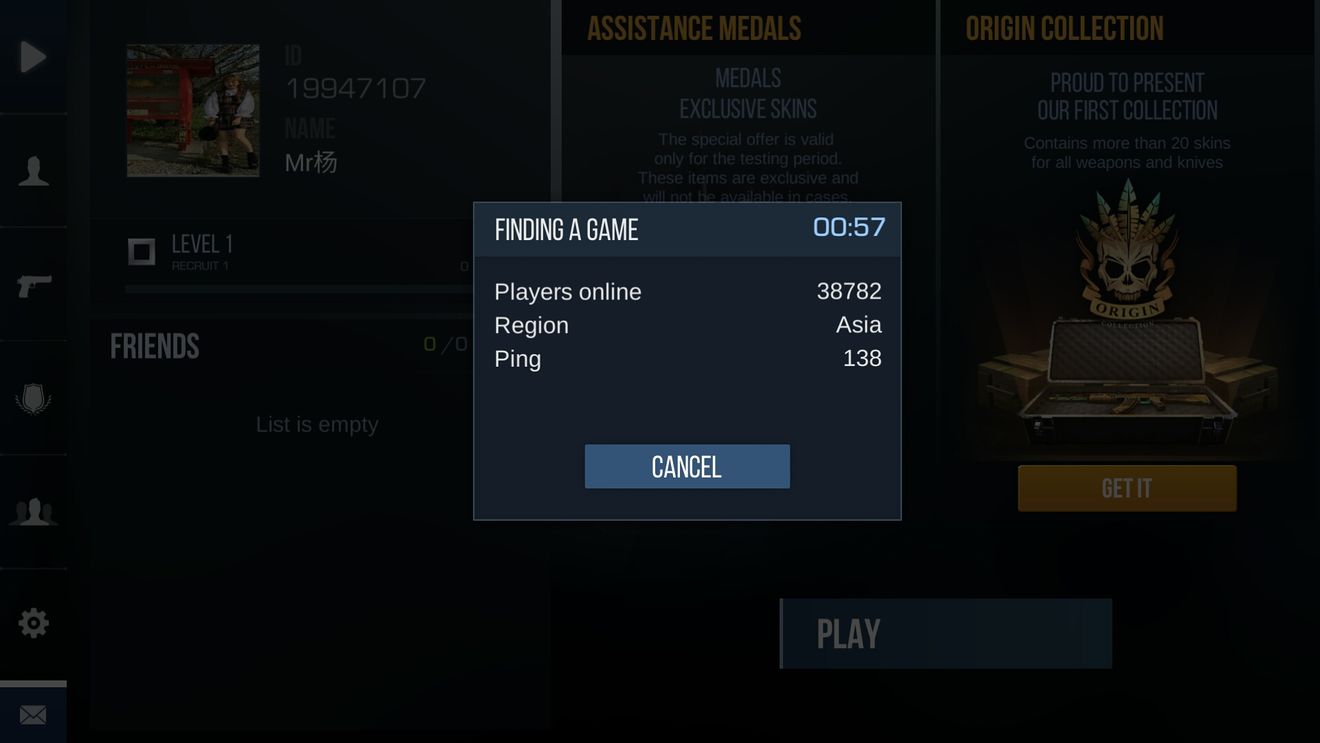This screenshot has width=1320, height=743.
Task: Select the player avatar picture
Action: pos(193,111)
